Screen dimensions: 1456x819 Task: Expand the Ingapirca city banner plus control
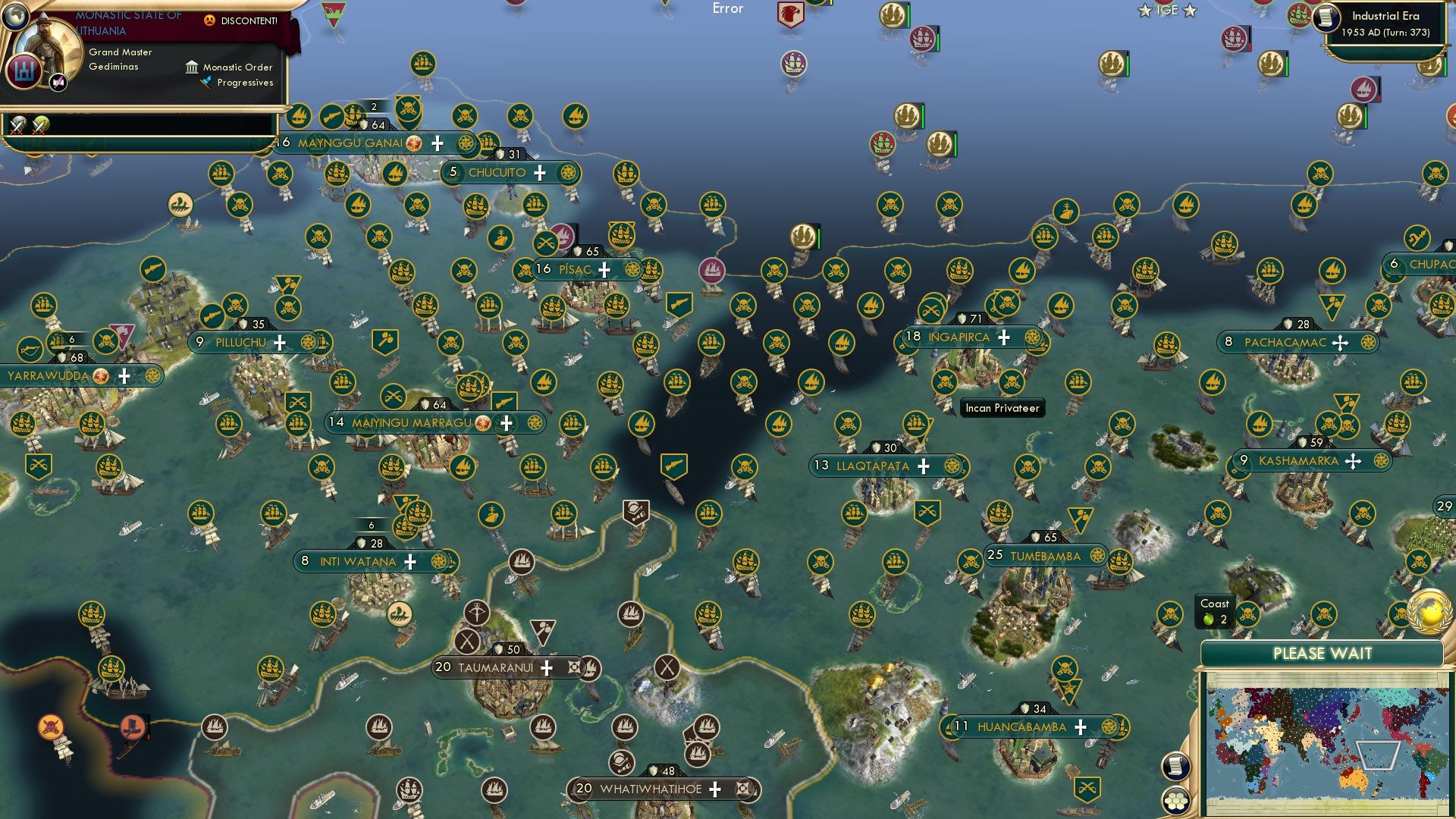(1003, 336)
